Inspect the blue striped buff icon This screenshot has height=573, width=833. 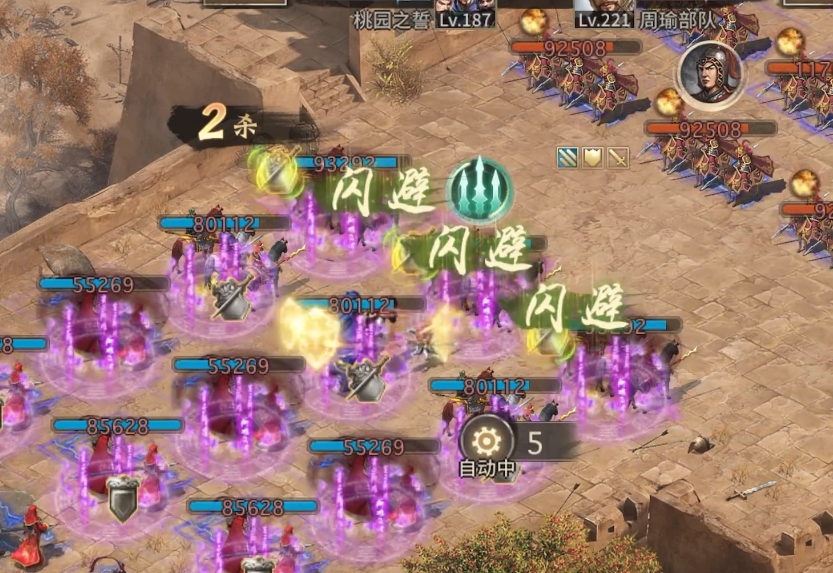tap(568, 157)
